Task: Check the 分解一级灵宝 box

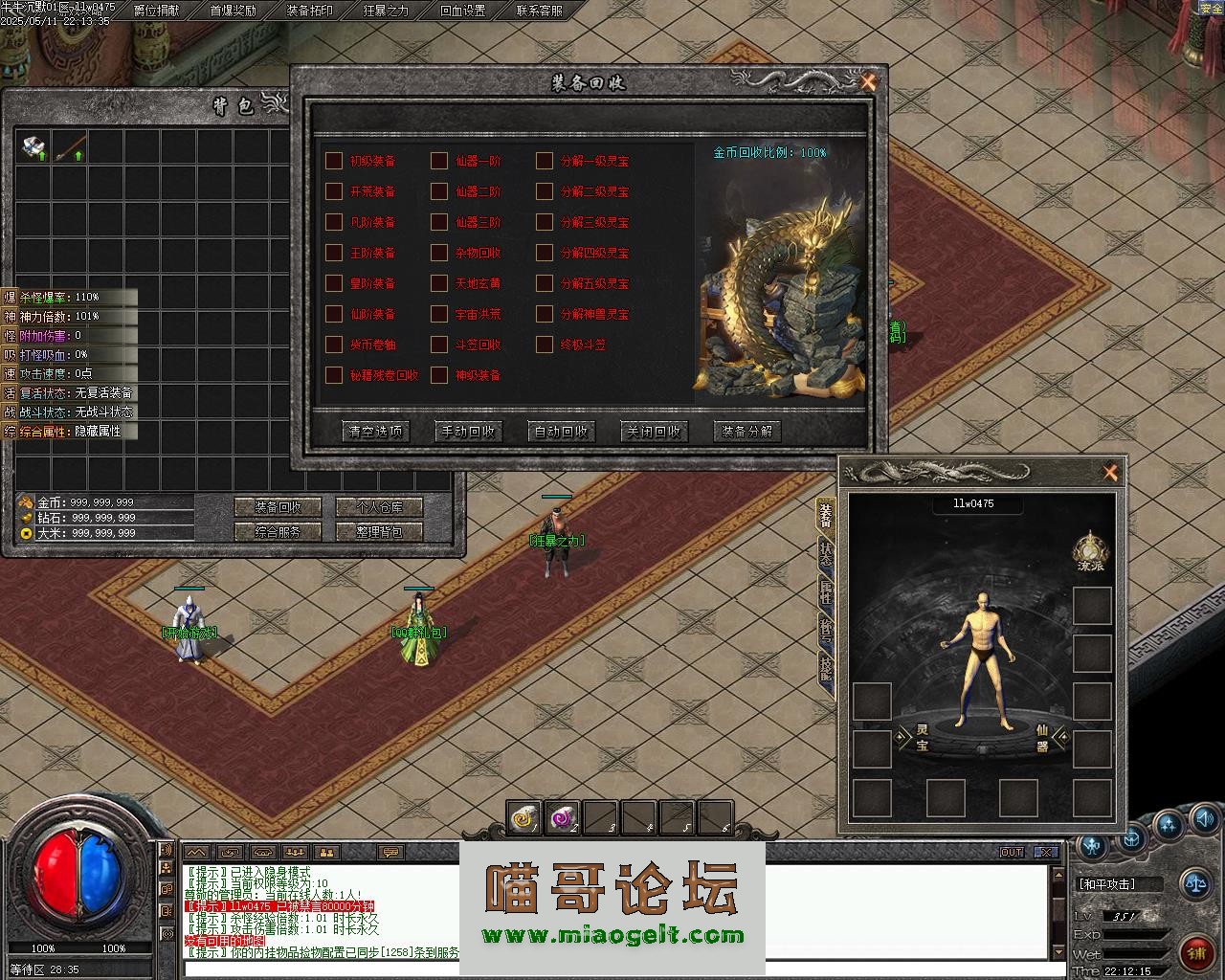Action: click(545, 161)
